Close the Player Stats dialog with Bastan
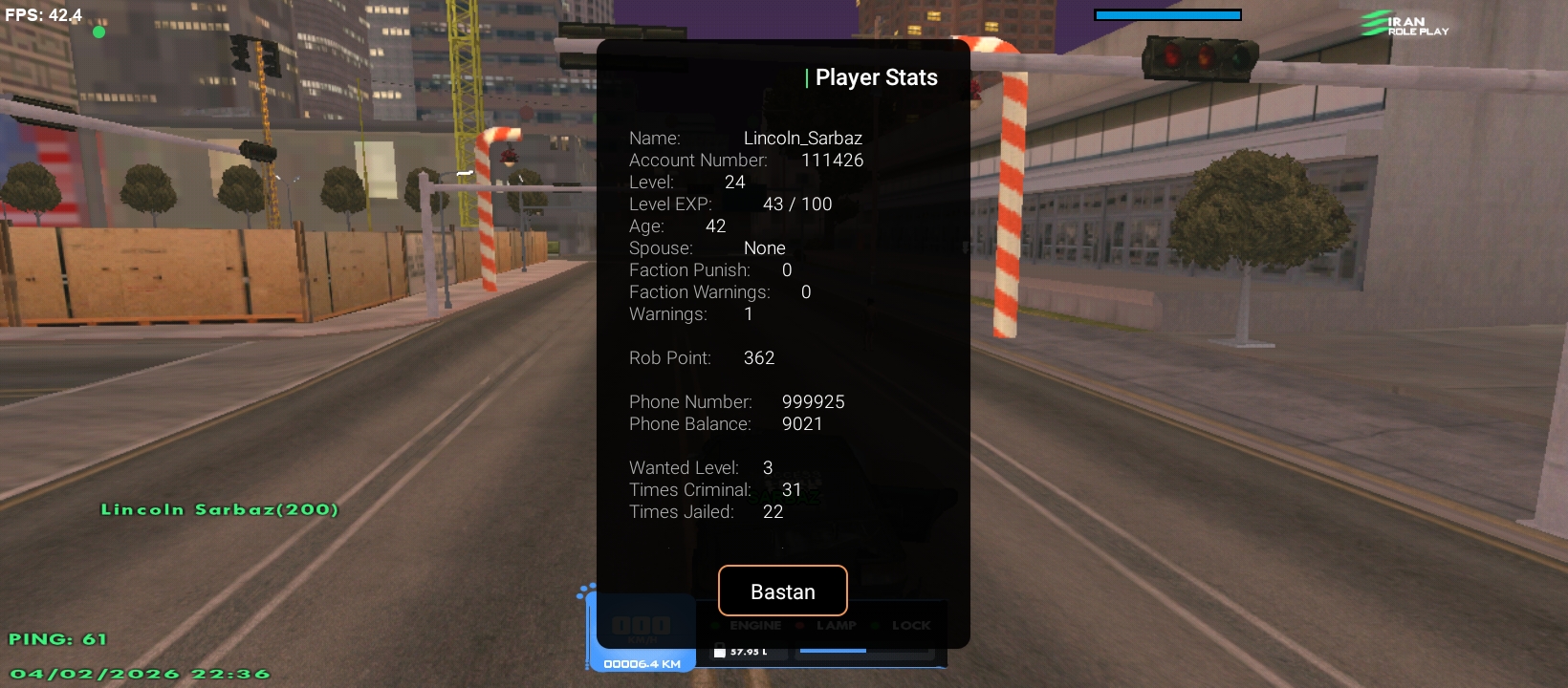 (782, 591)
